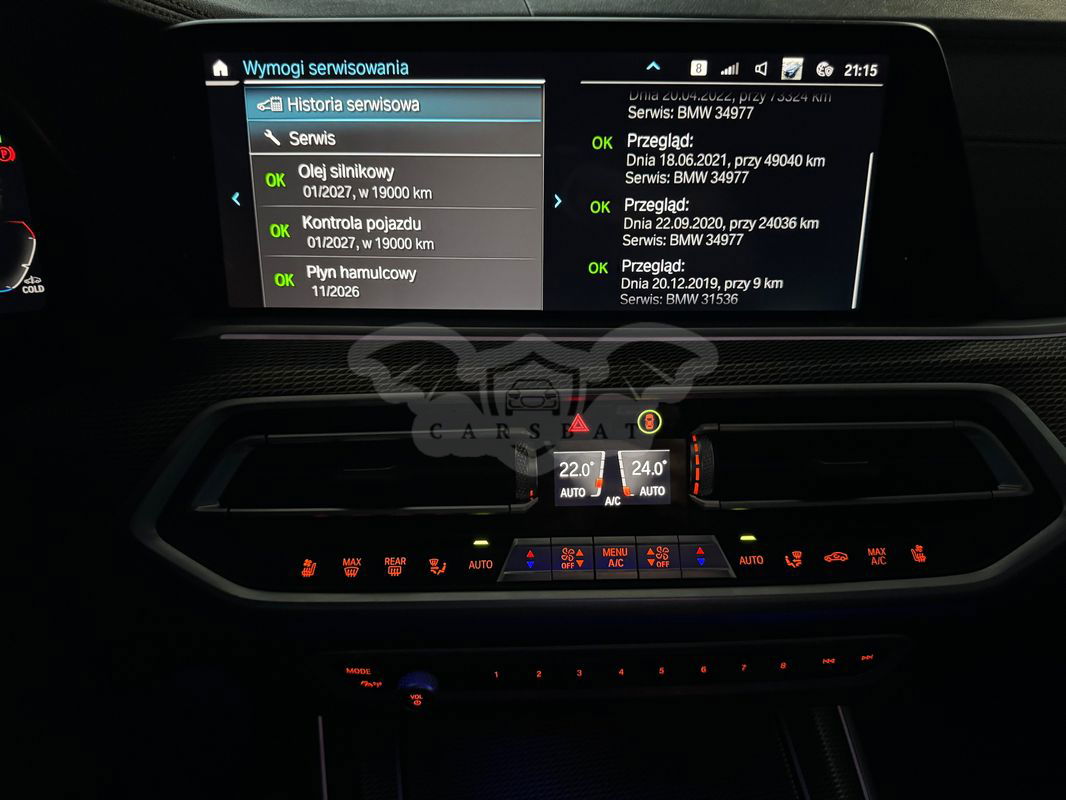
Task: Open Historia serwisowa entry
Action: 394,104
